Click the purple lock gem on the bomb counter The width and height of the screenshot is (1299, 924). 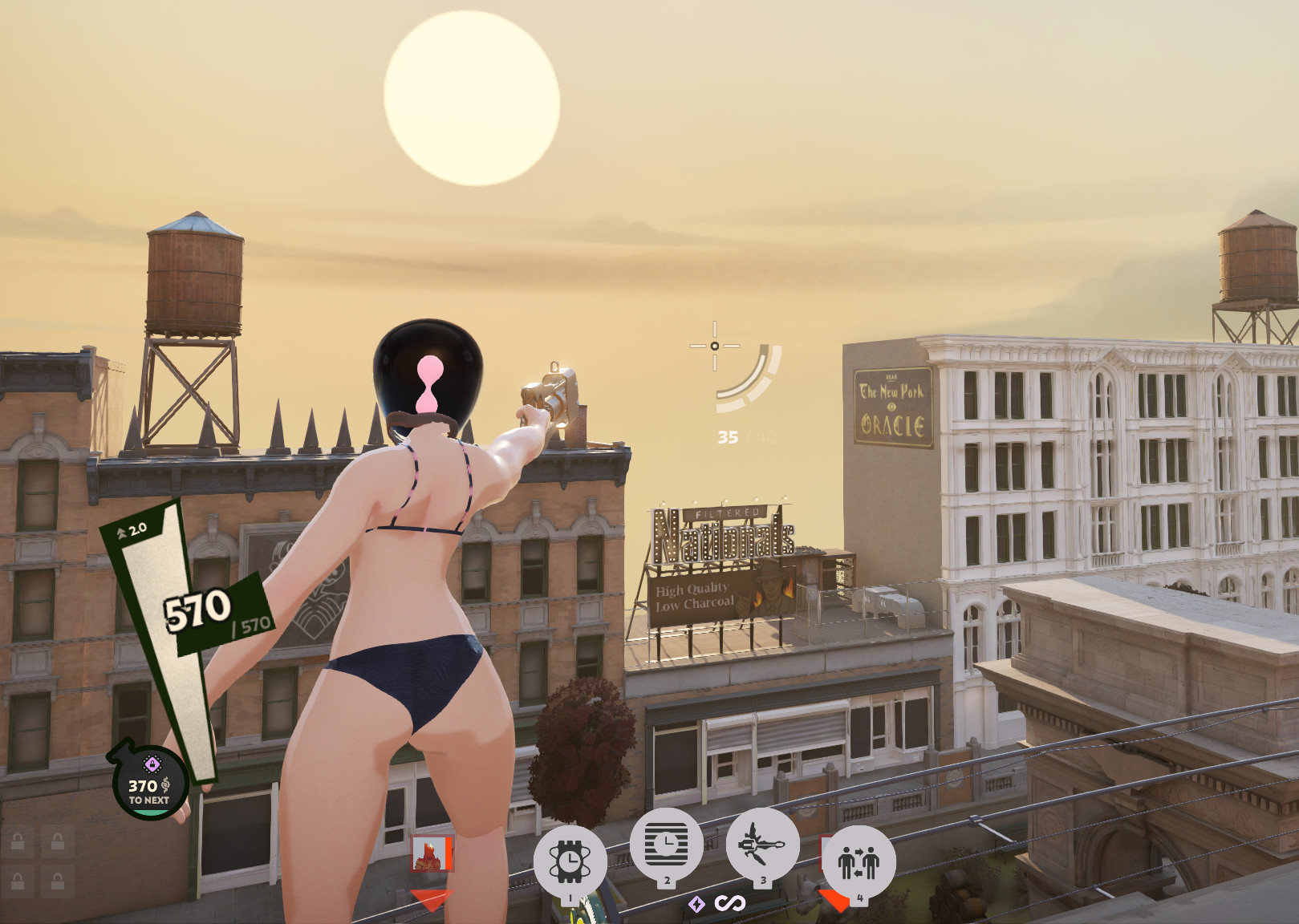coord(152,764)
